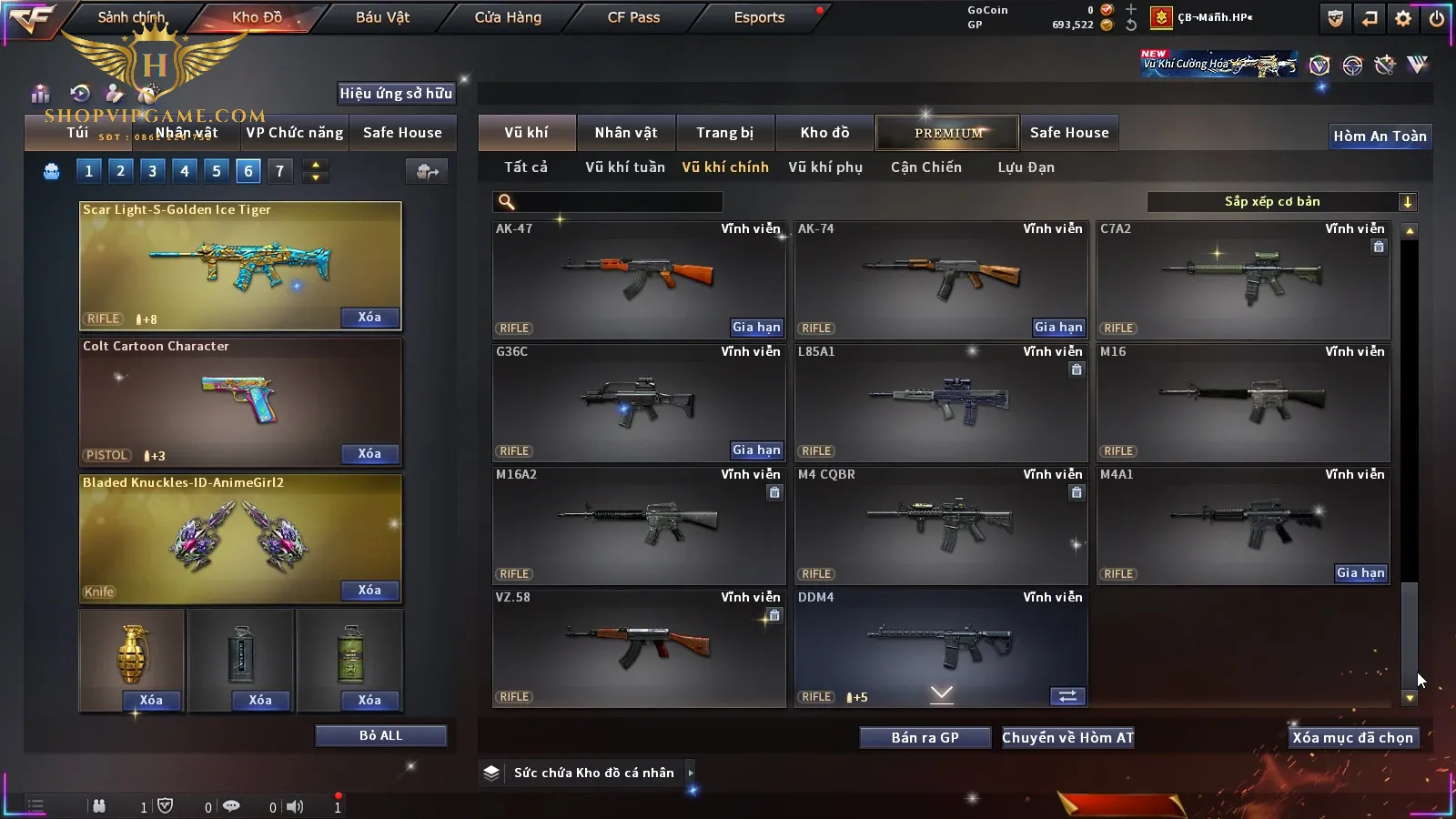Select the PREMIUM tab
Viewport: 1456px width, 819px height.
click(948, 133)
